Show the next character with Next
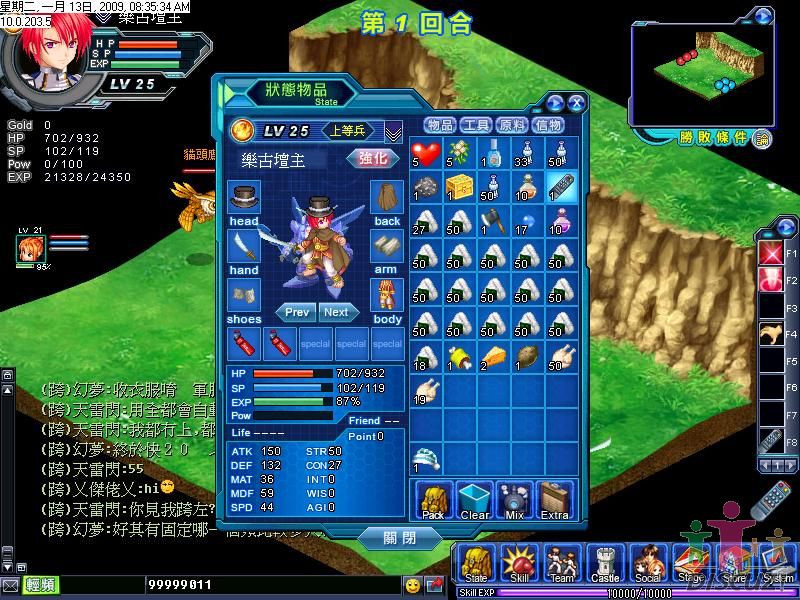The width and height of the screenshot is (800, 600). coord(337,312)
